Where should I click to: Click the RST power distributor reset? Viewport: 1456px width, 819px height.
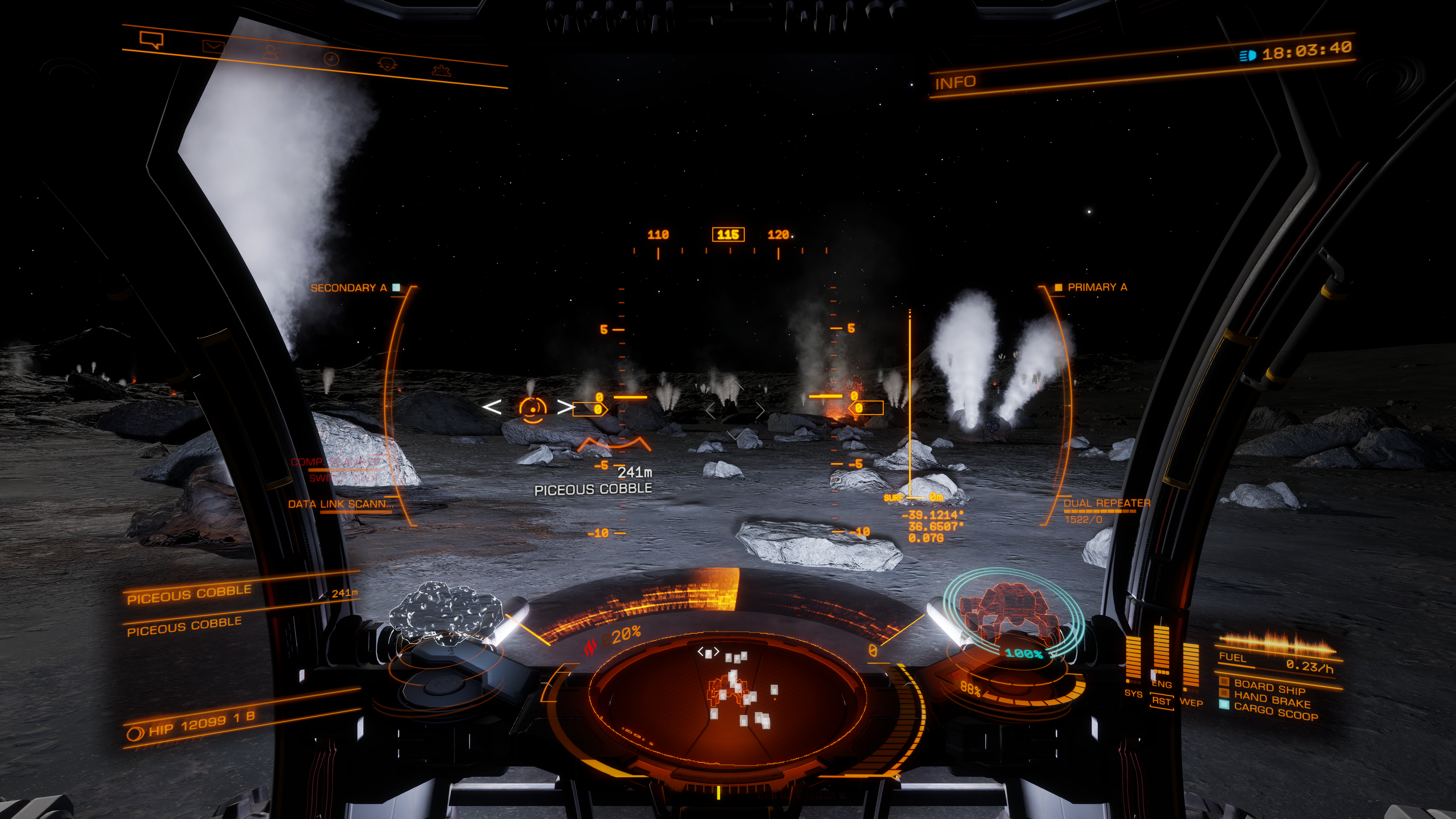pos(1162,701)
